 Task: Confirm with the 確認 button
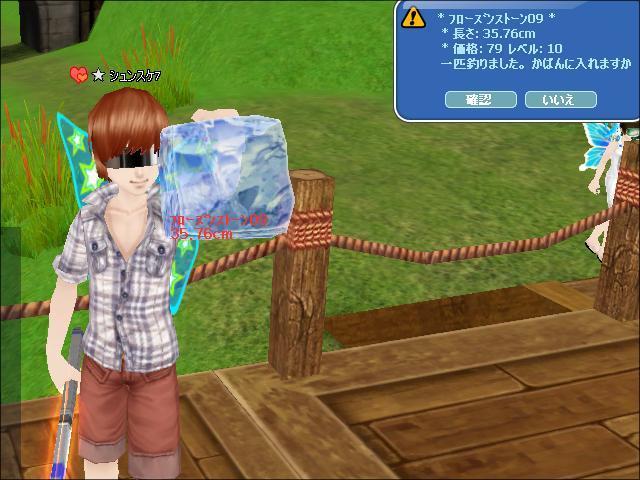coord(480,99)
